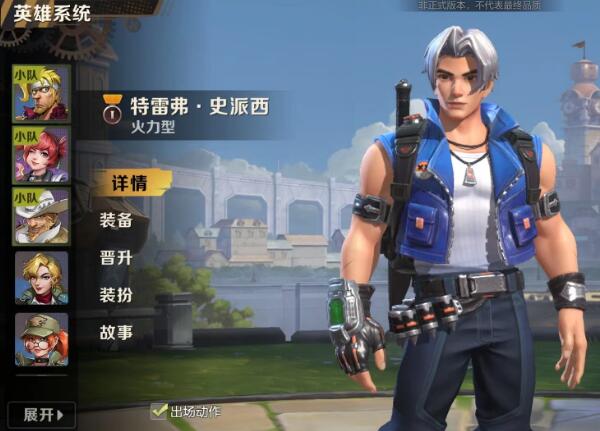Select the white cowboy hat hero portrait
Screen dimensions: 600x431
[x=41, y=216]
